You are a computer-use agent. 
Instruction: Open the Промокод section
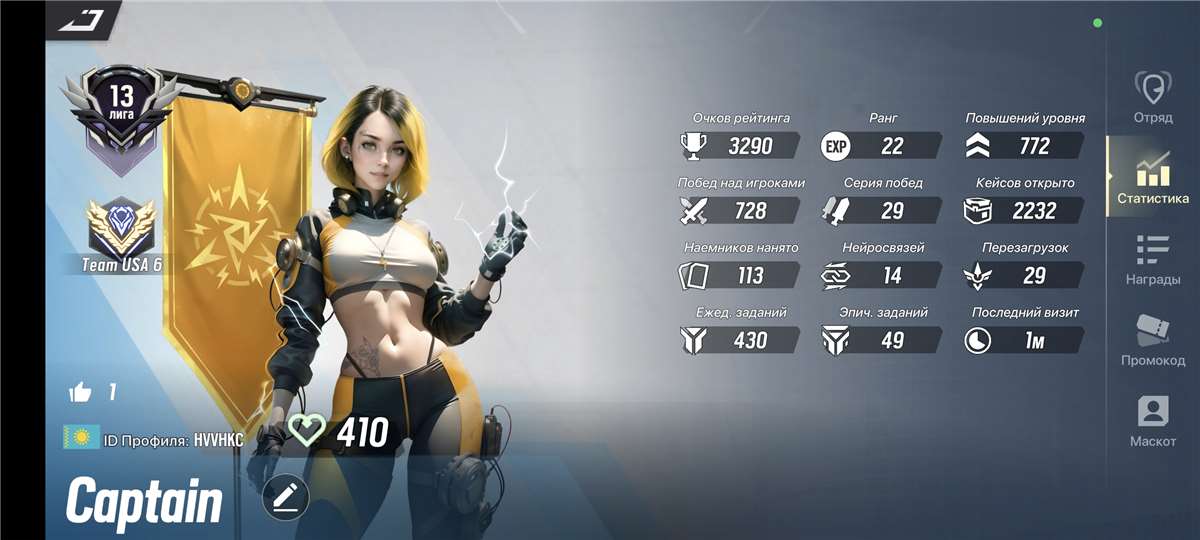(1153, 340)
